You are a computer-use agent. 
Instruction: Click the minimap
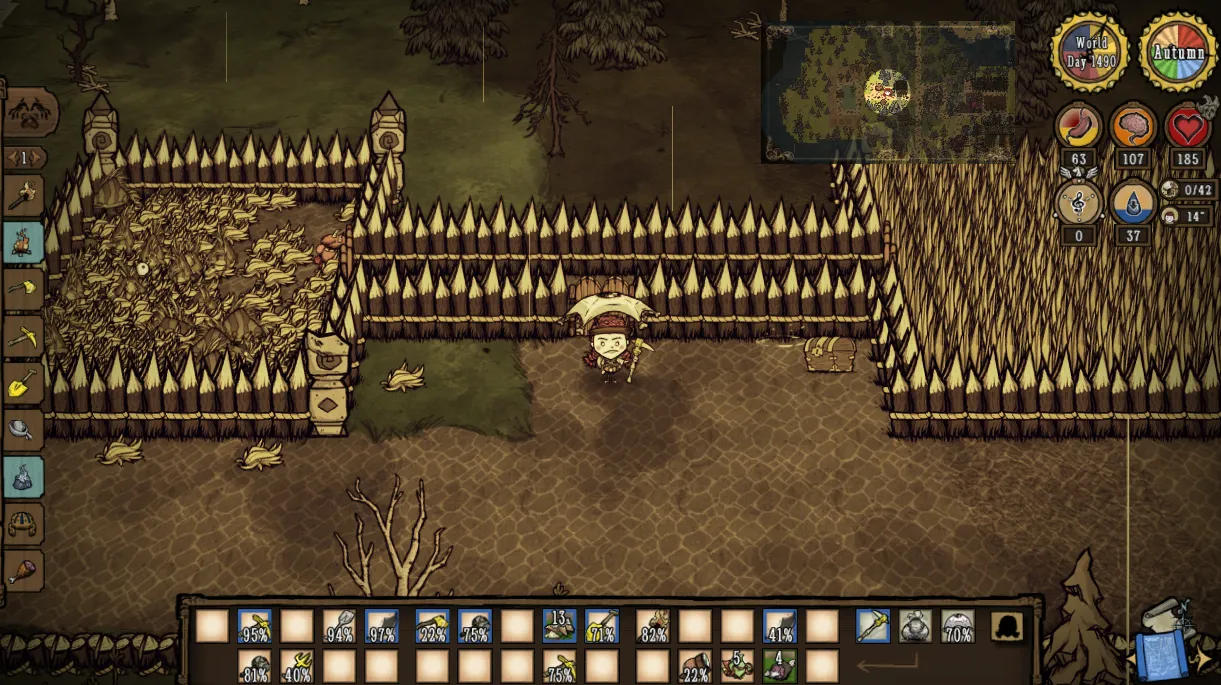point(888,92)
